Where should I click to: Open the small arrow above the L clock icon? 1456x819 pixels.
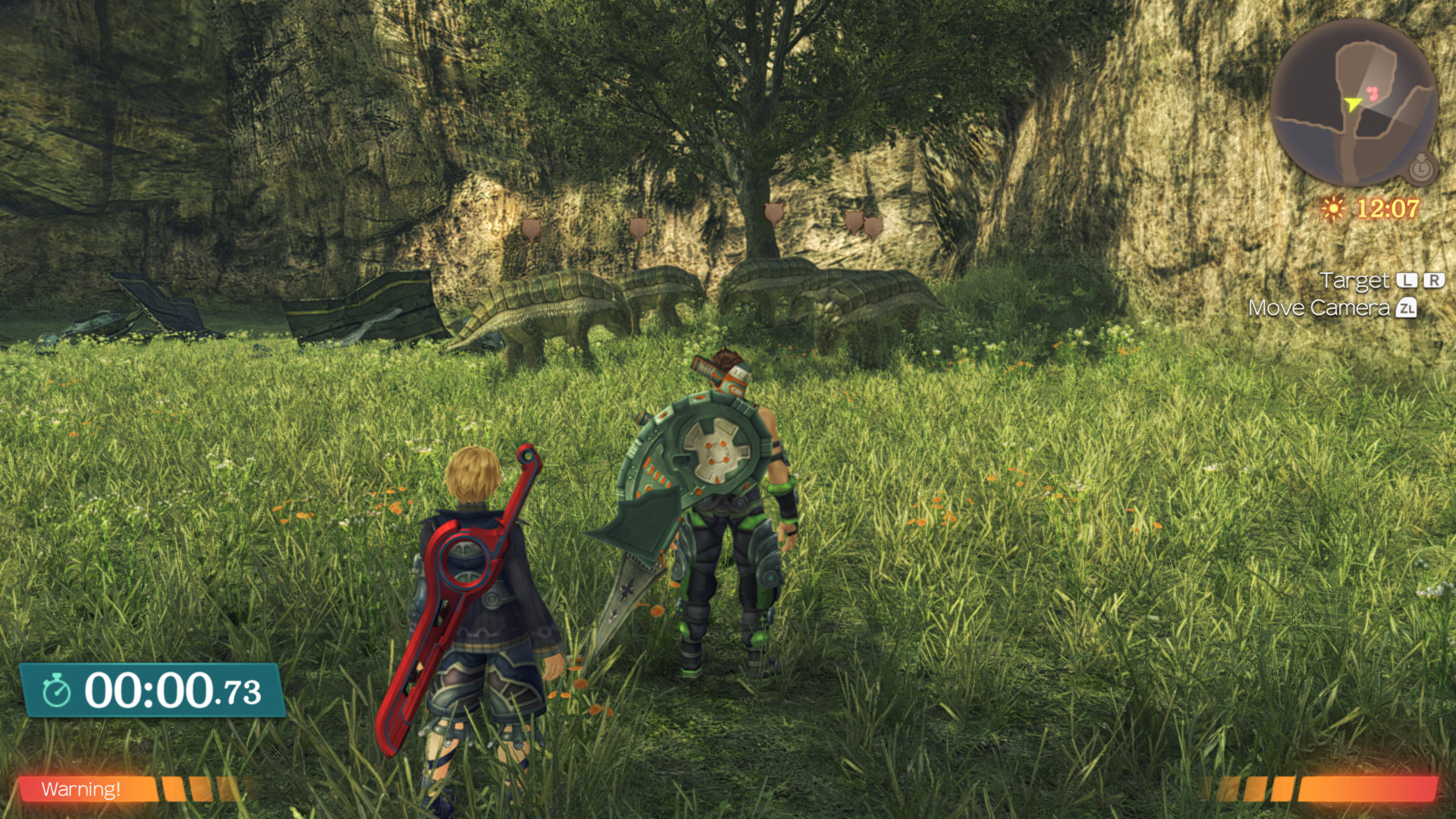tap(1420, 158)
